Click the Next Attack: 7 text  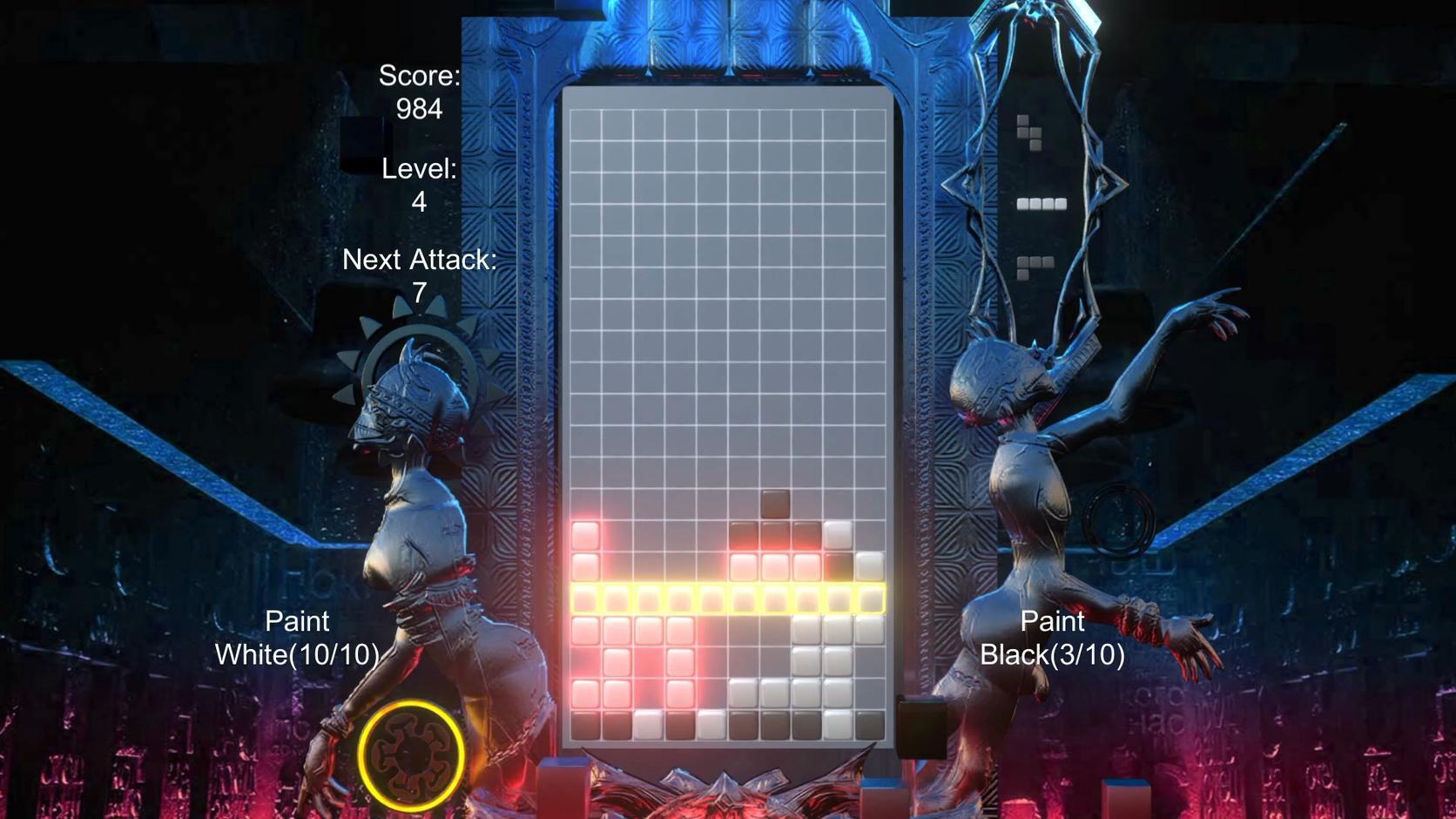[421, 260]
